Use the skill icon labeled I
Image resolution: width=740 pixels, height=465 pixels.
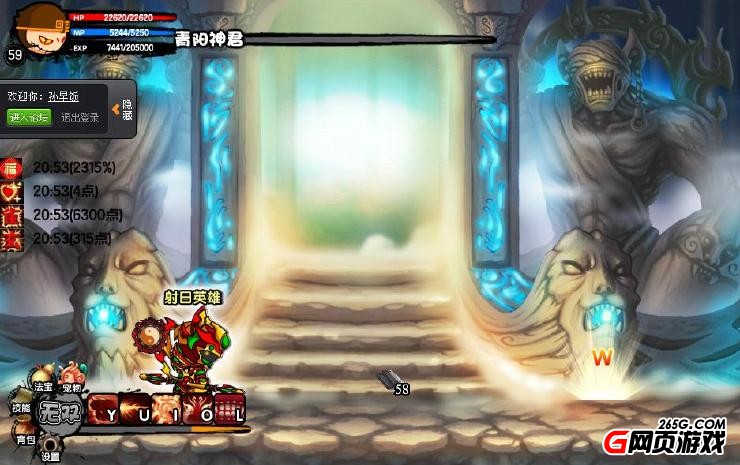tap(166, 410)
